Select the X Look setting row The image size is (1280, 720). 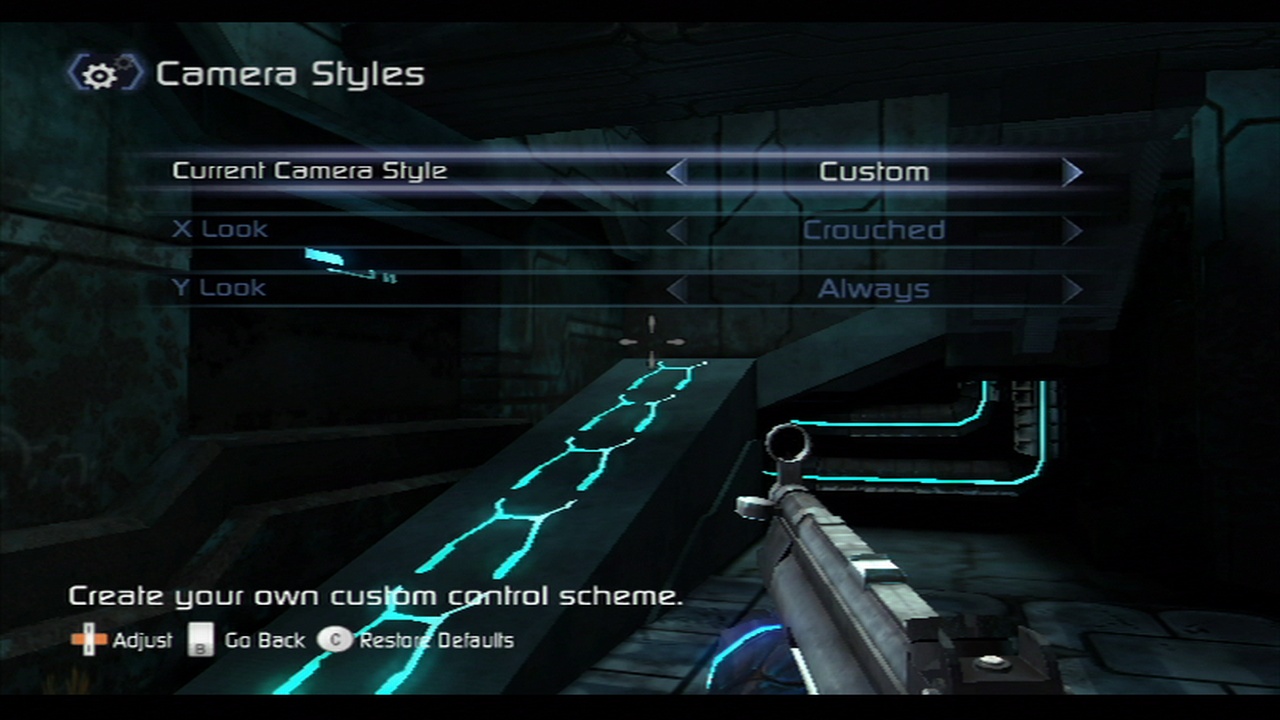[221, 230]
